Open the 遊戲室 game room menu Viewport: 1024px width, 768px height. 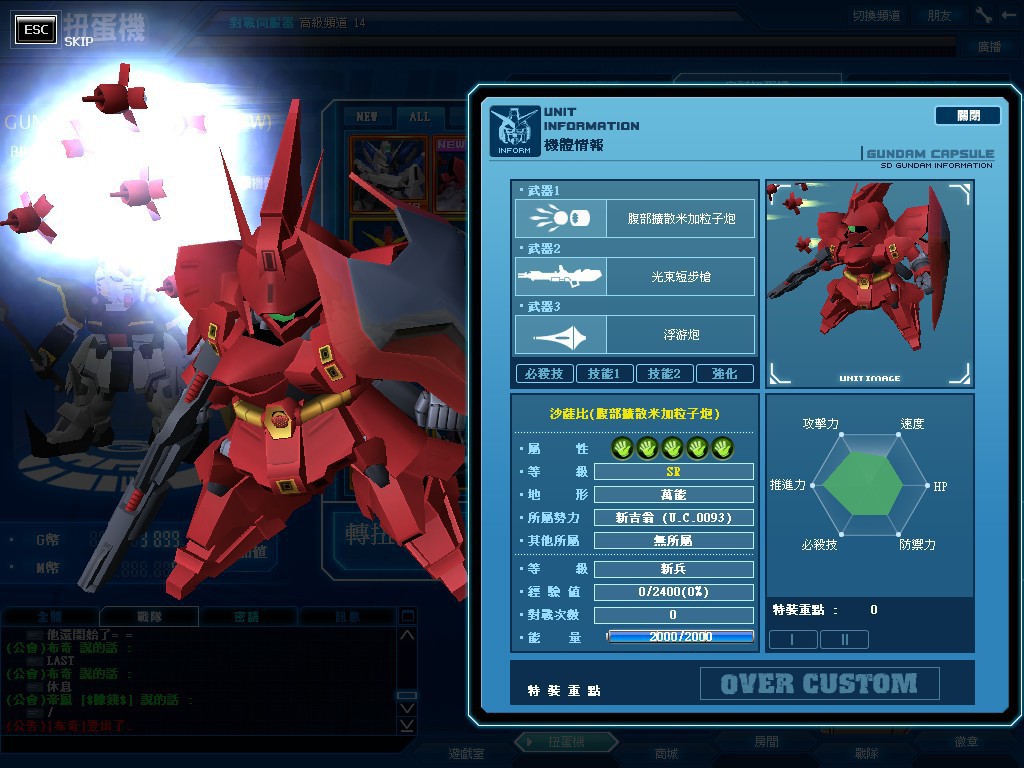coord(466,753)
